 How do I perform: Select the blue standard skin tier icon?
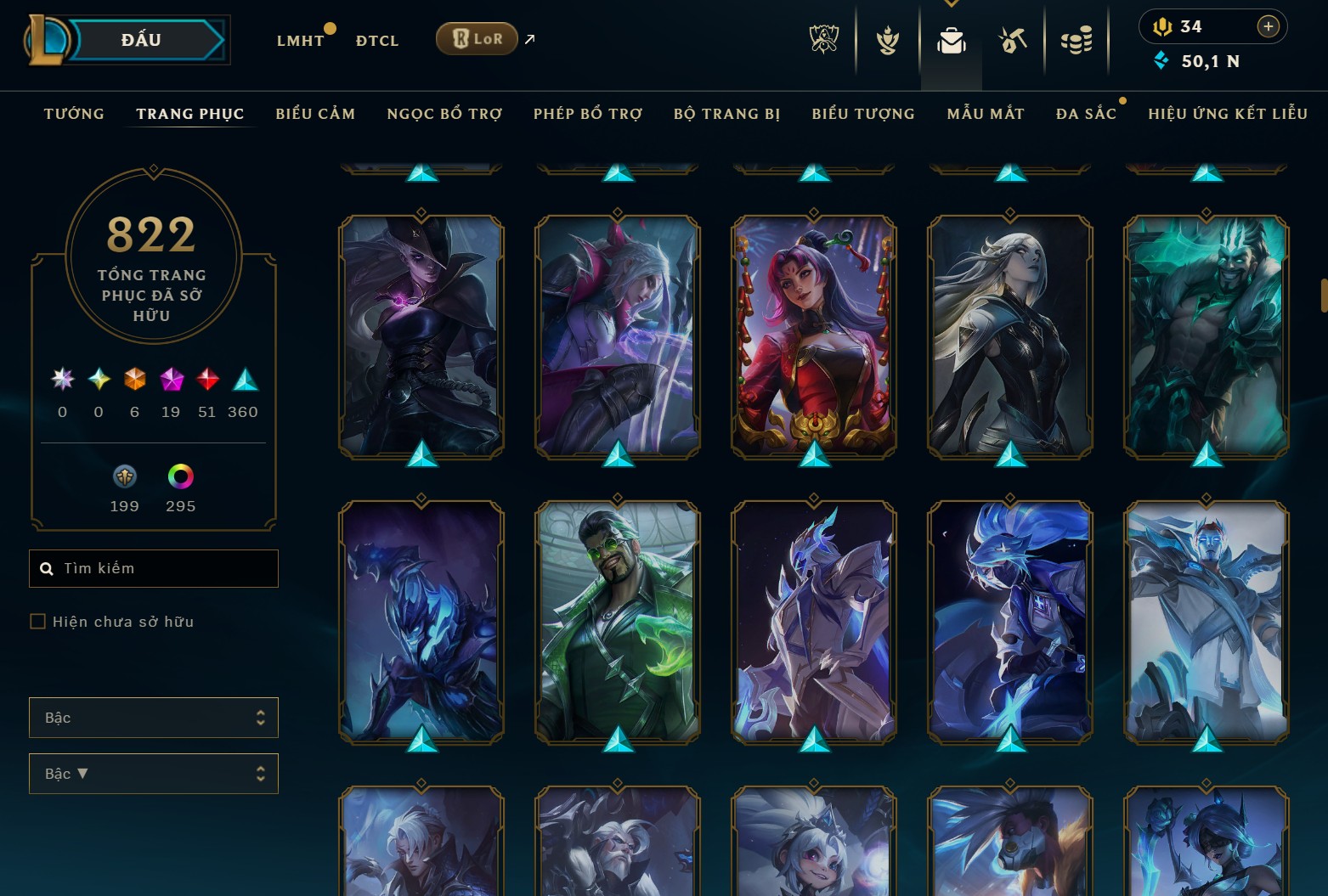[x=242, y=380]
